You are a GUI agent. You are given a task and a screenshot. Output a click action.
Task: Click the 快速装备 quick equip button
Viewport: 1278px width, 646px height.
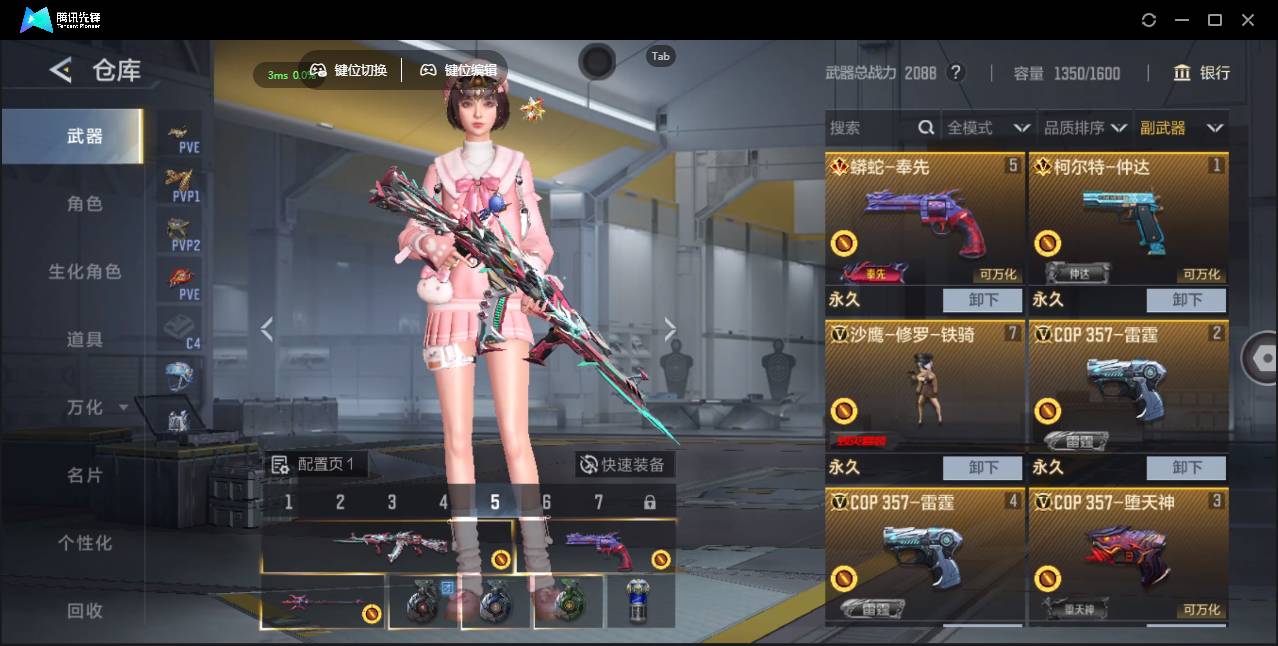click(x=624, y=464)
